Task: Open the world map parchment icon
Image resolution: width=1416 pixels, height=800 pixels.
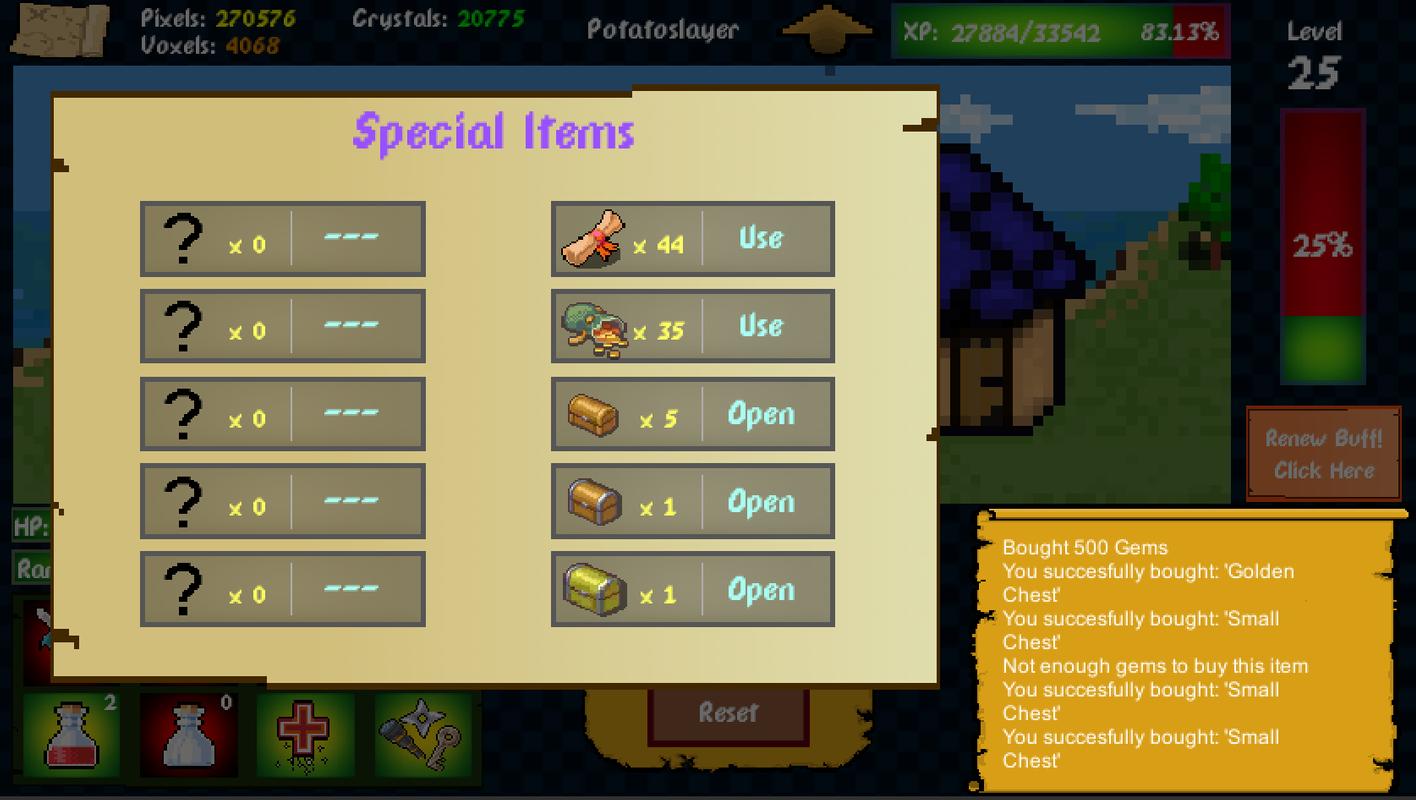Action: (x=60, y=30)
